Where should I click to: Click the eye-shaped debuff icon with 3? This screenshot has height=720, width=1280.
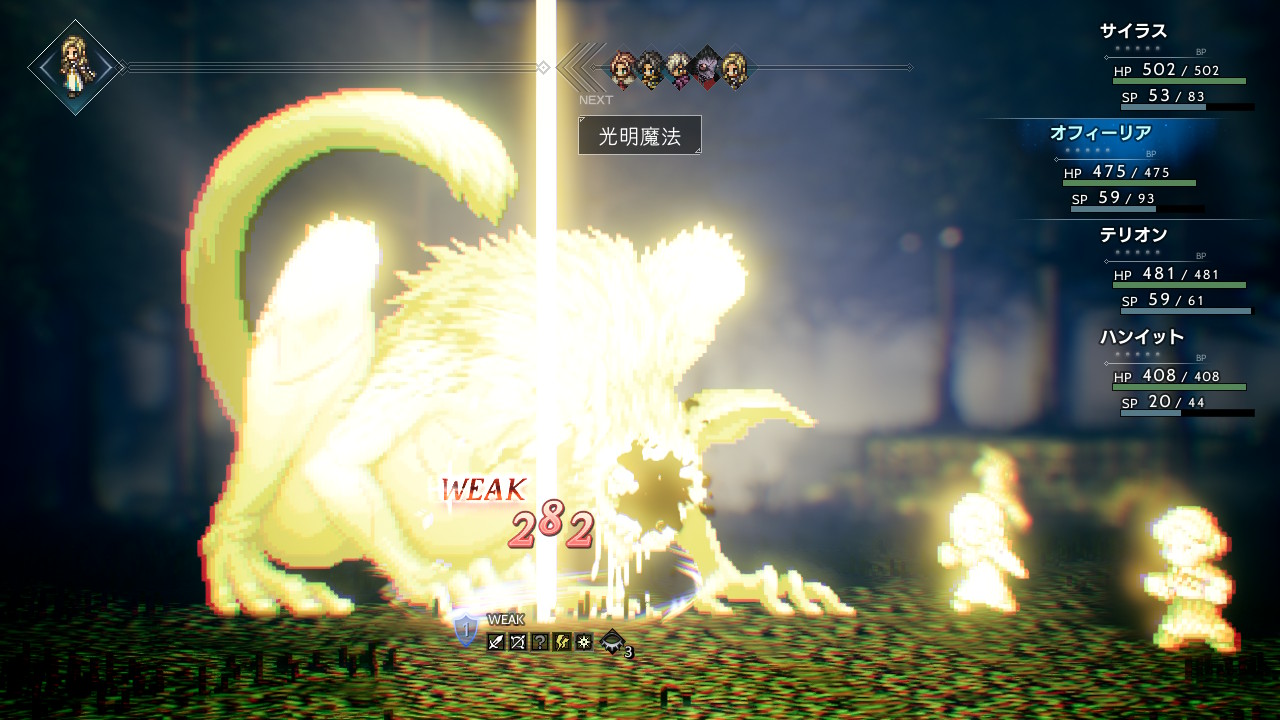click(x=613, y=642)
